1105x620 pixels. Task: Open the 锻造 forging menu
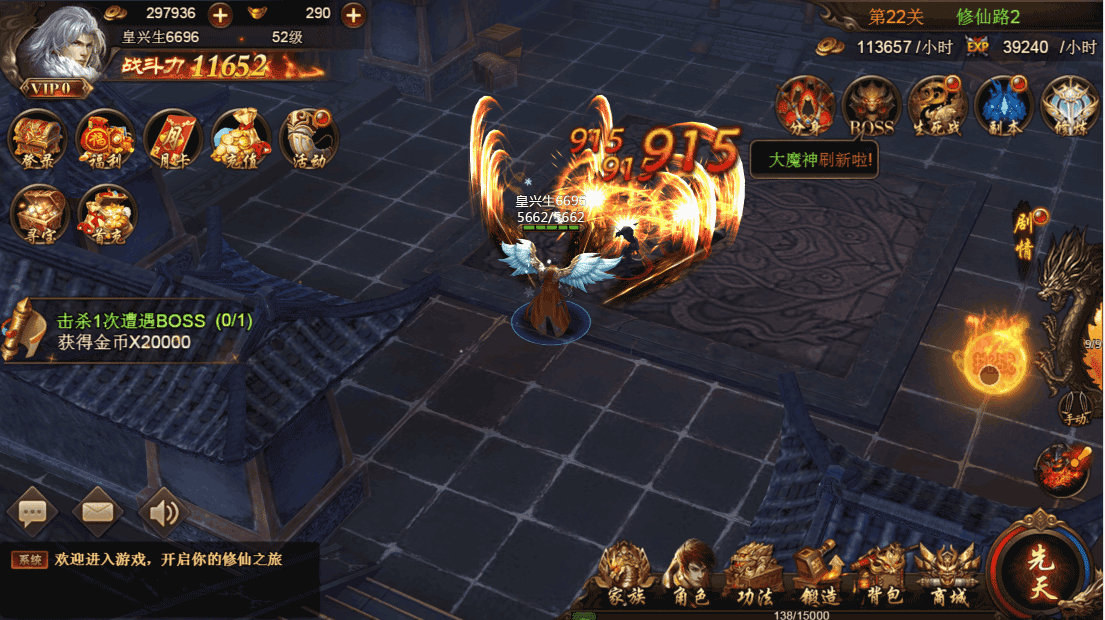[818, 577]
